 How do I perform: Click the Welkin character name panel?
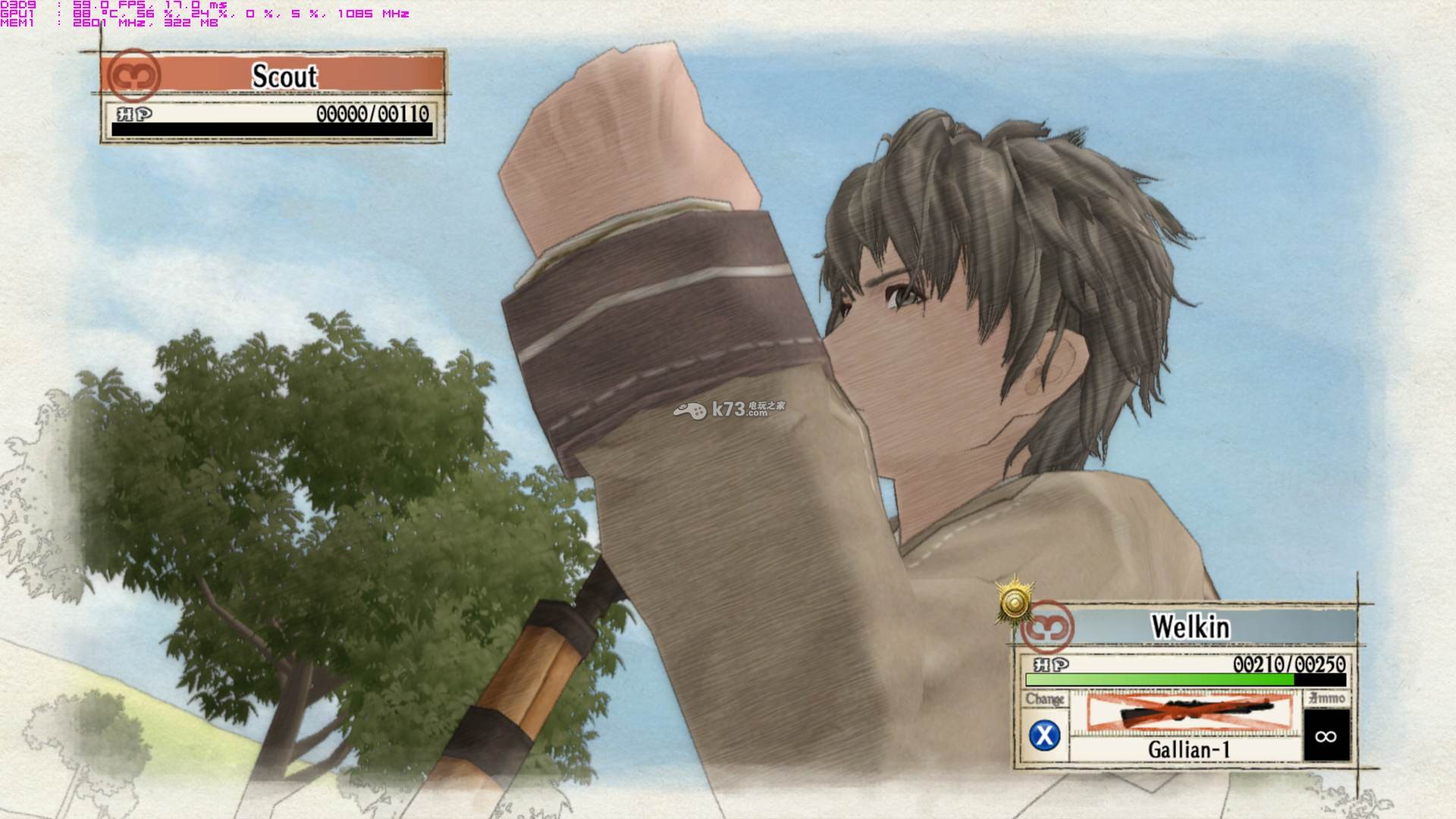pyautogui.click(x=1190, y=627)
